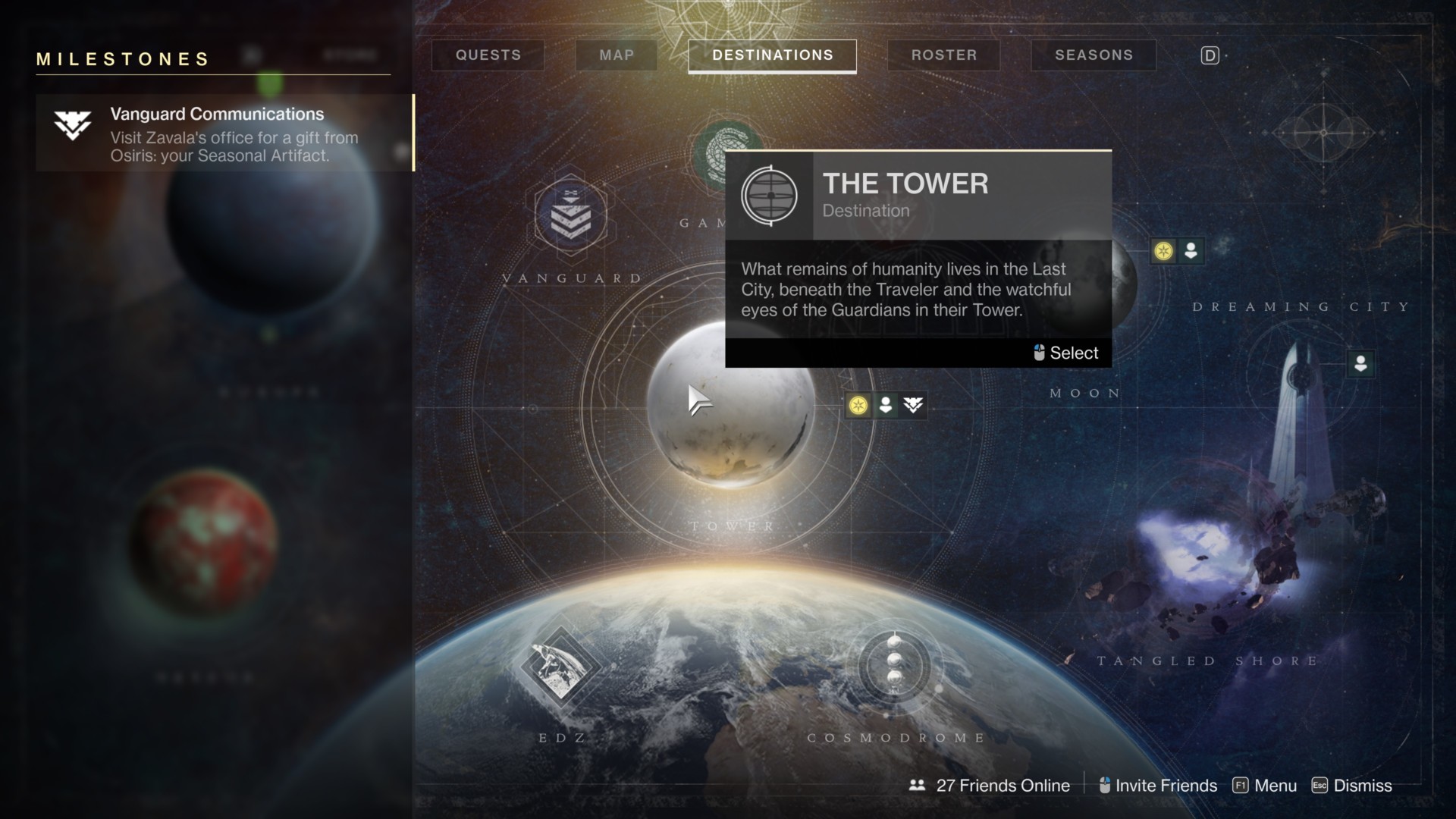
Task: Select the Destinations tab
Action: point(772,55)
